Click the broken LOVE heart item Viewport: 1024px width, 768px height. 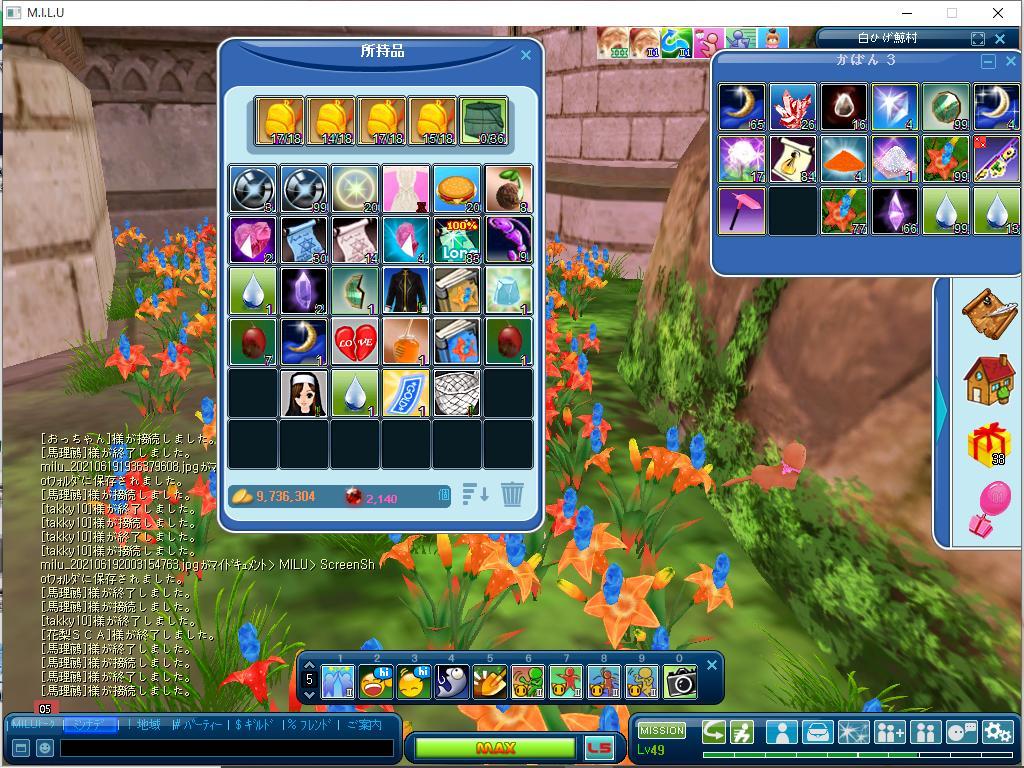pyautogui.click(x=354, y=341)
